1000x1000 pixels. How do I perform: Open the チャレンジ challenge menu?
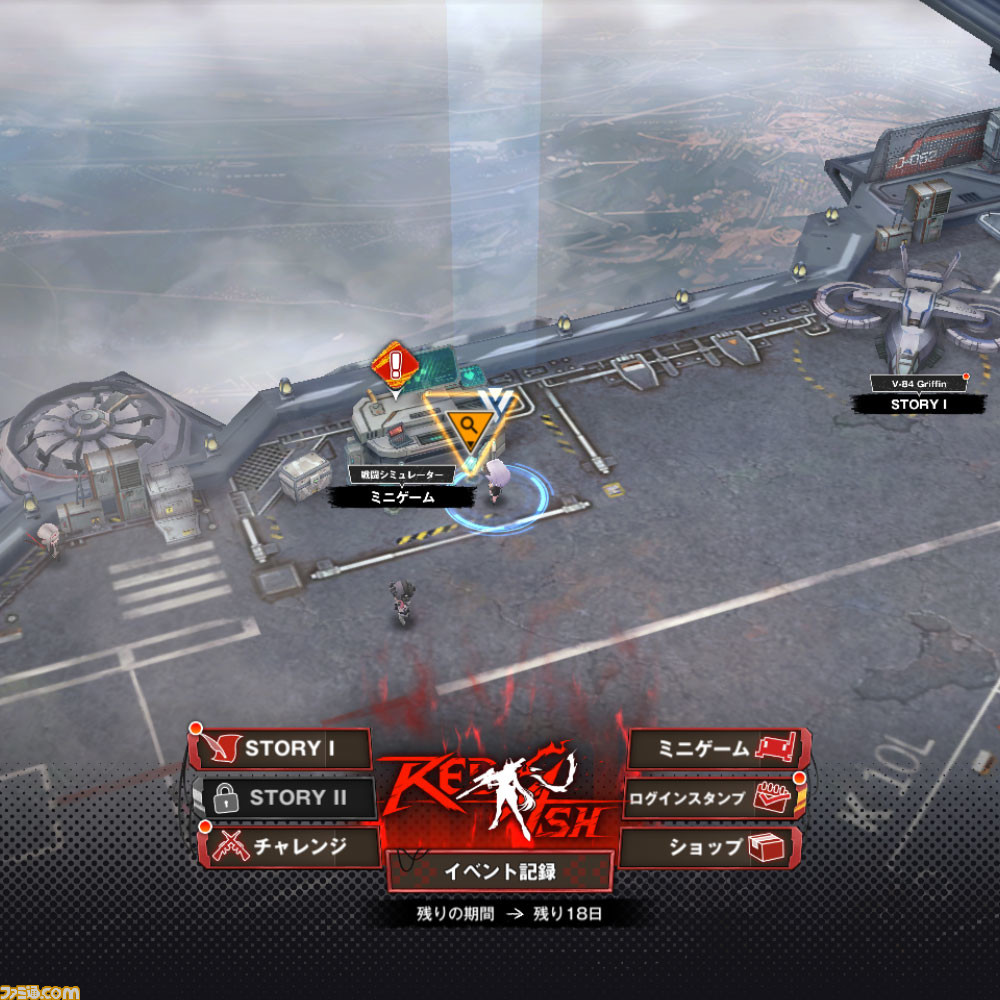click(x=290, y=847)
